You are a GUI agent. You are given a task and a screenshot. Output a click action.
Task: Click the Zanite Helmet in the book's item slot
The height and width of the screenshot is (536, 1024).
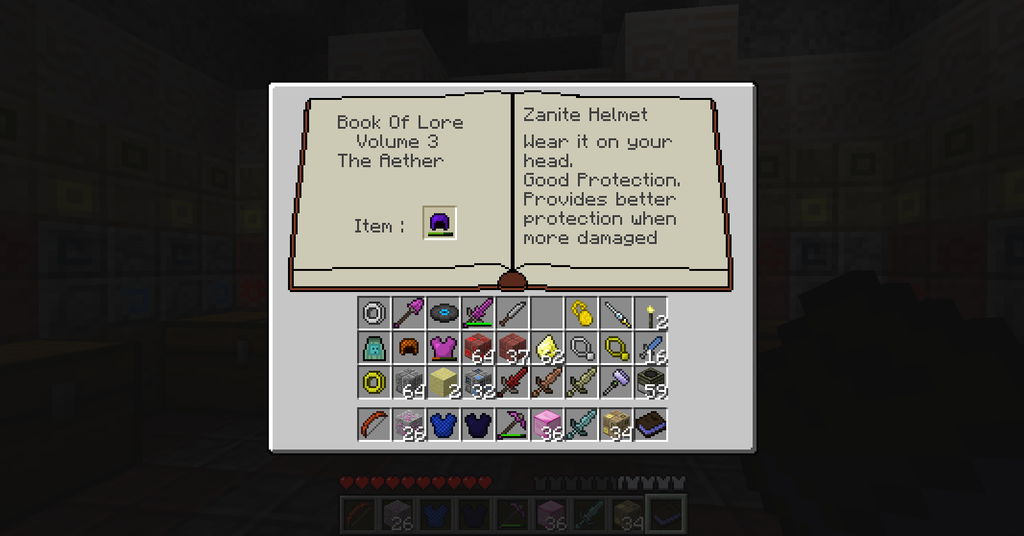click(x=440, y=223)
